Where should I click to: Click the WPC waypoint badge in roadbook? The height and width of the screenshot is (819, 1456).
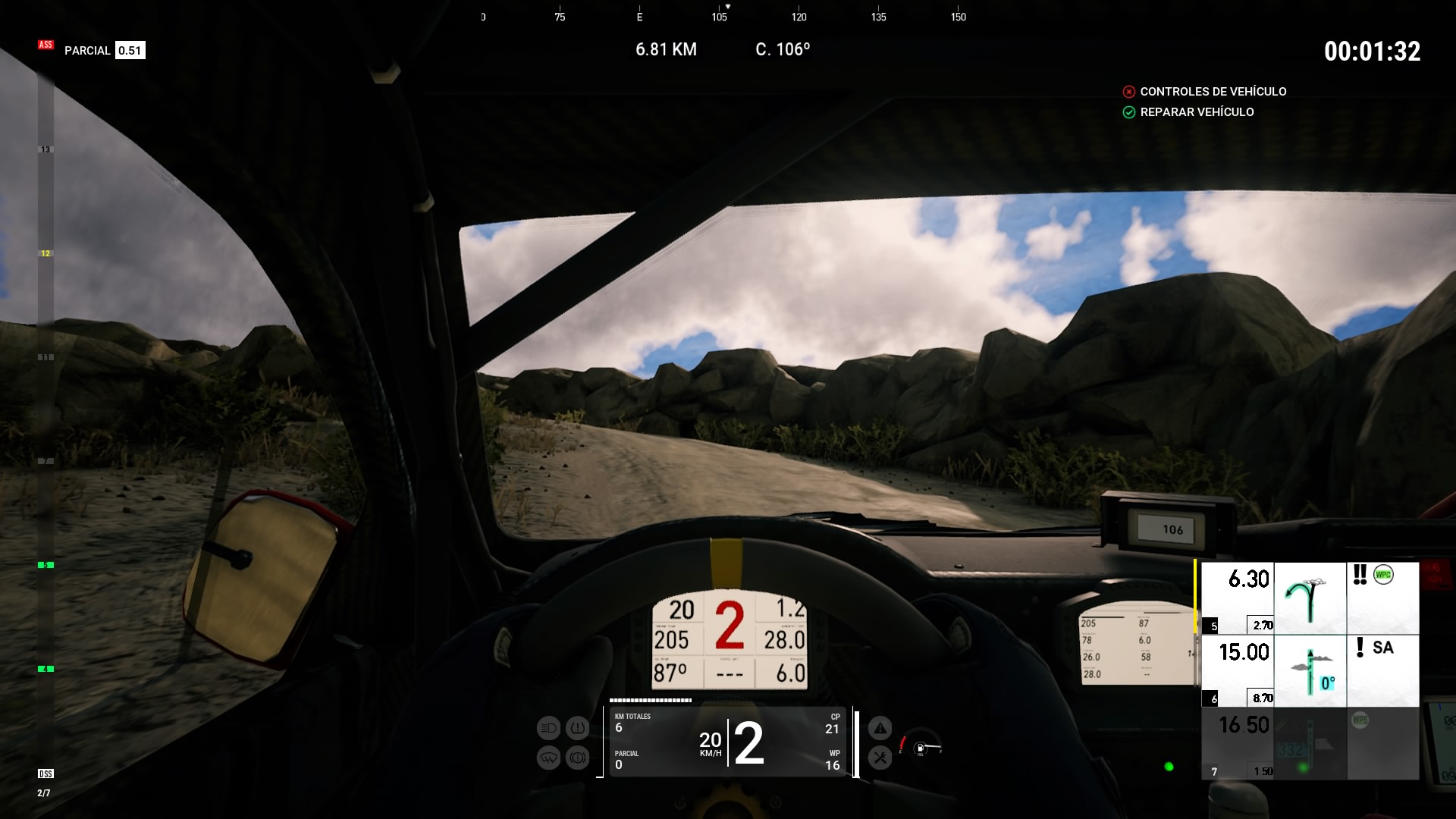tap(1383, 575)
